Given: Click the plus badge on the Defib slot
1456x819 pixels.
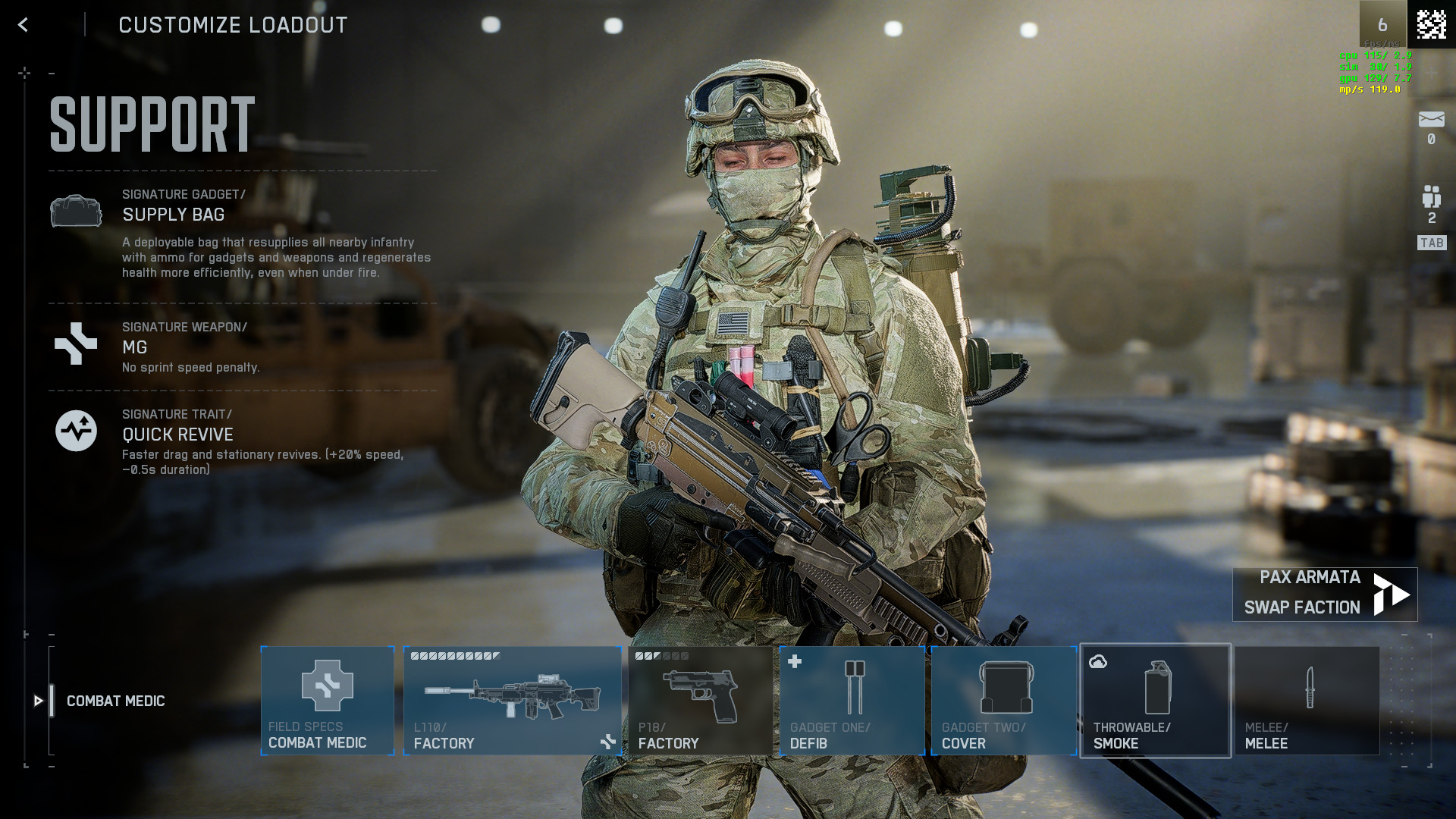Looking at the screenshot, I should (793, 661).
